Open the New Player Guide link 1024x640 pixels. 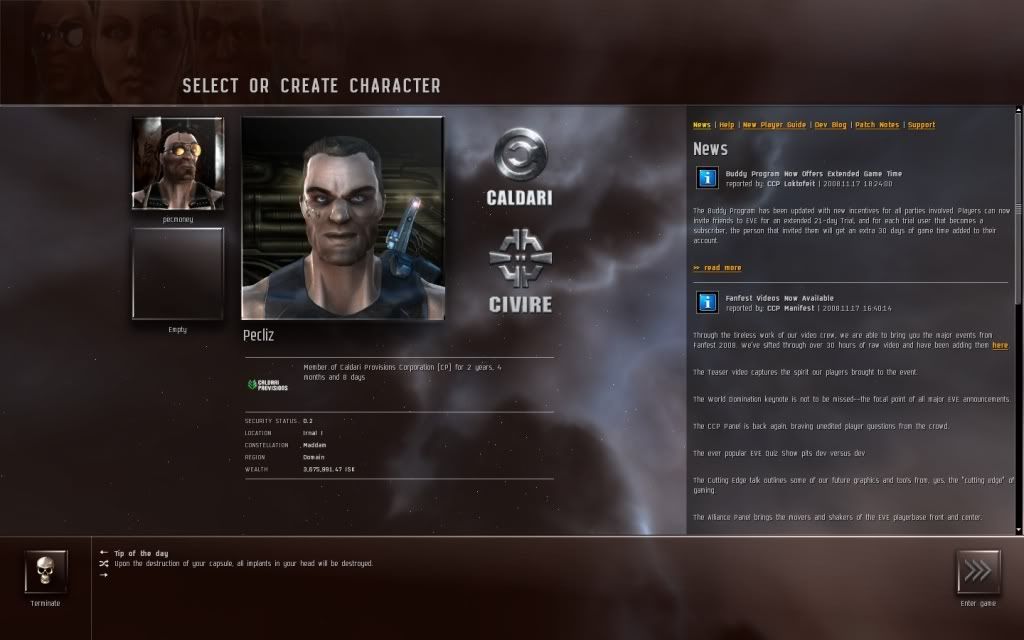point(774,125)
